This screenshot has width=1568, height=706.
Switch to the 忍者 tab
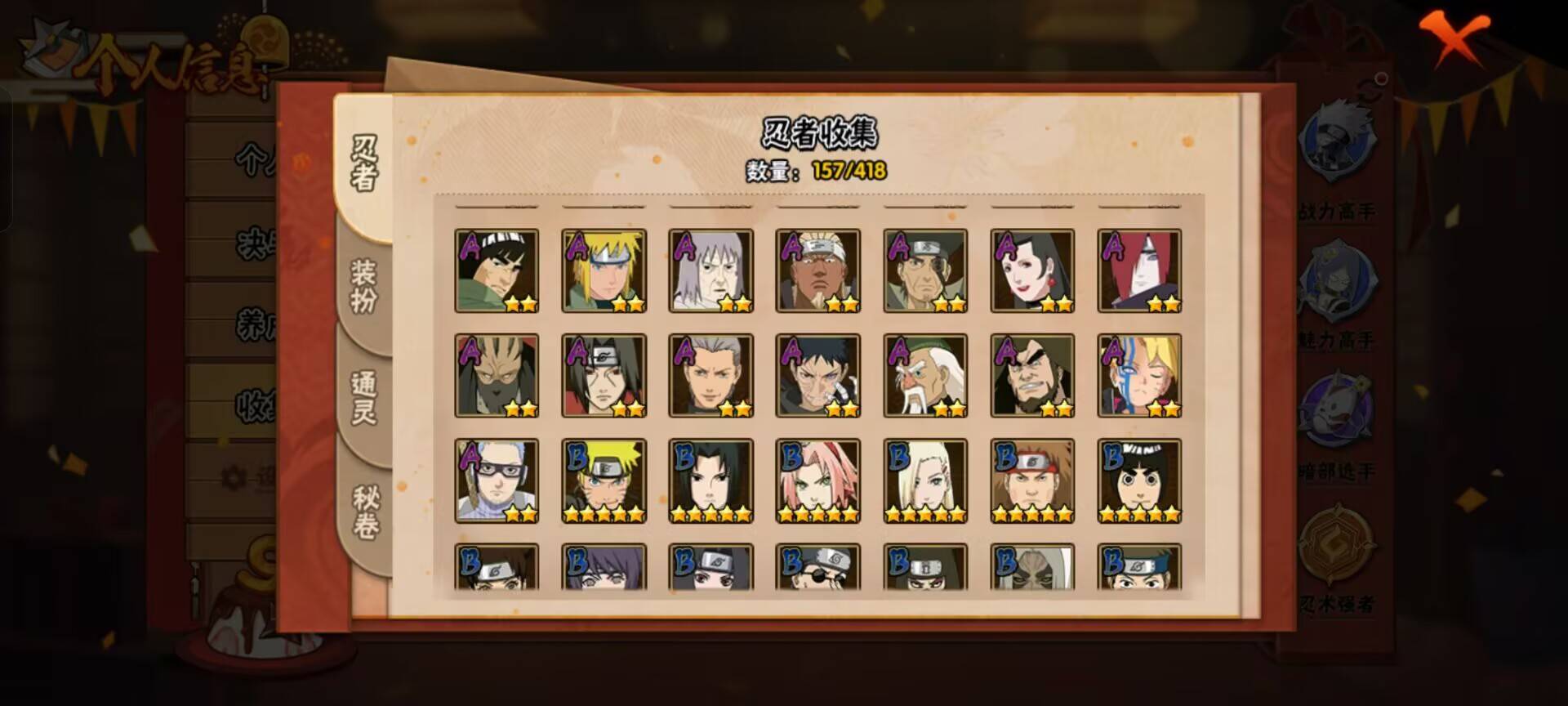[364, 163]
